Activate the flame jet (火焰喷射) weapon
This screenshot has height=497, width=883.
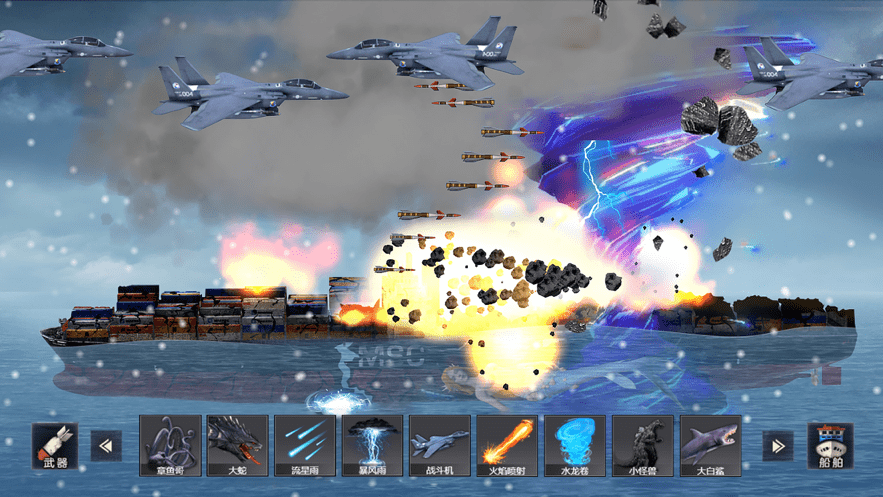[x=507, y=445]
